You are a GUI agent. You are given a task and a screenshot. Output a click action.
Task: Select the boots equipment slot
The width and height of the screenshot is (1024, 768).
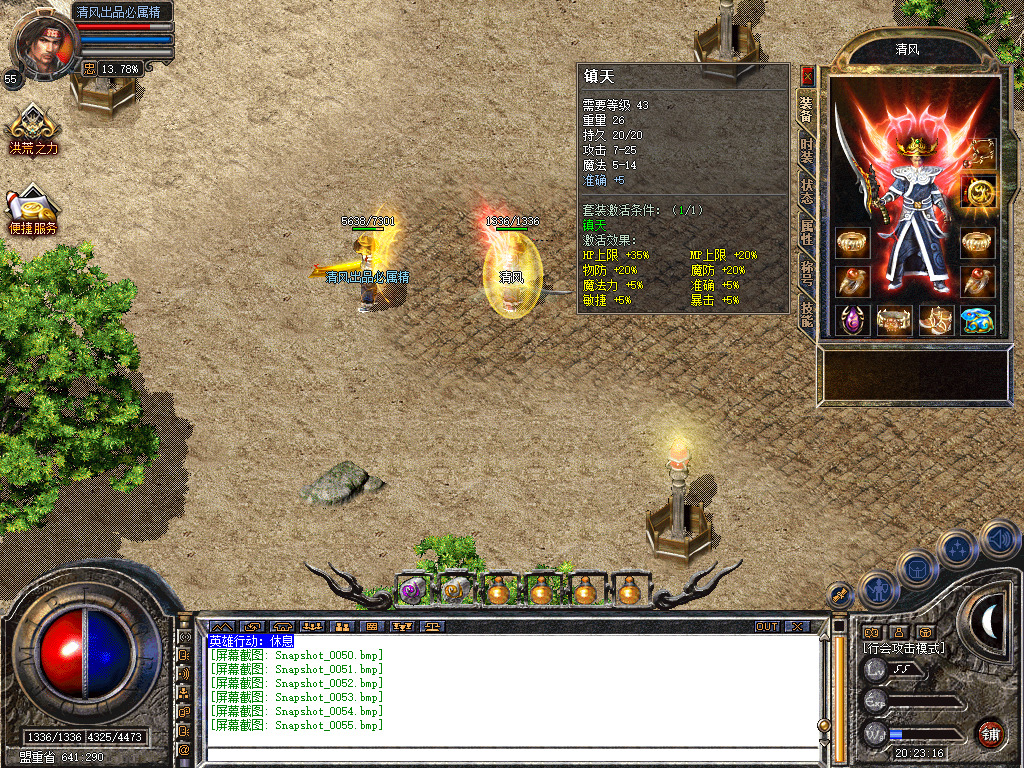(x=936, y=320)
